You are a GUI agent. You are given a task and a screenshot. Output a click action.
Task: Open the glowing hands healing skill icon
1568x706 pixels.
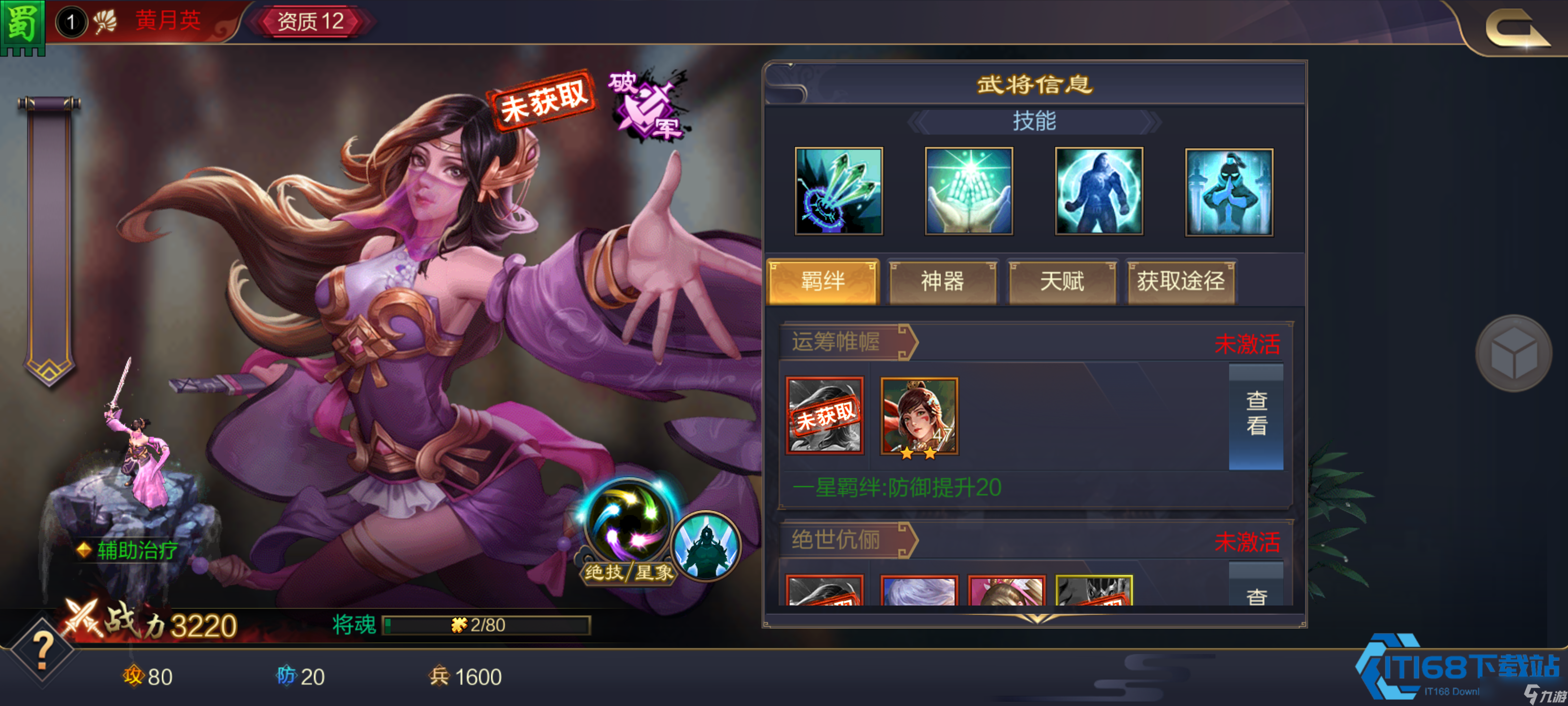[969, 191]
